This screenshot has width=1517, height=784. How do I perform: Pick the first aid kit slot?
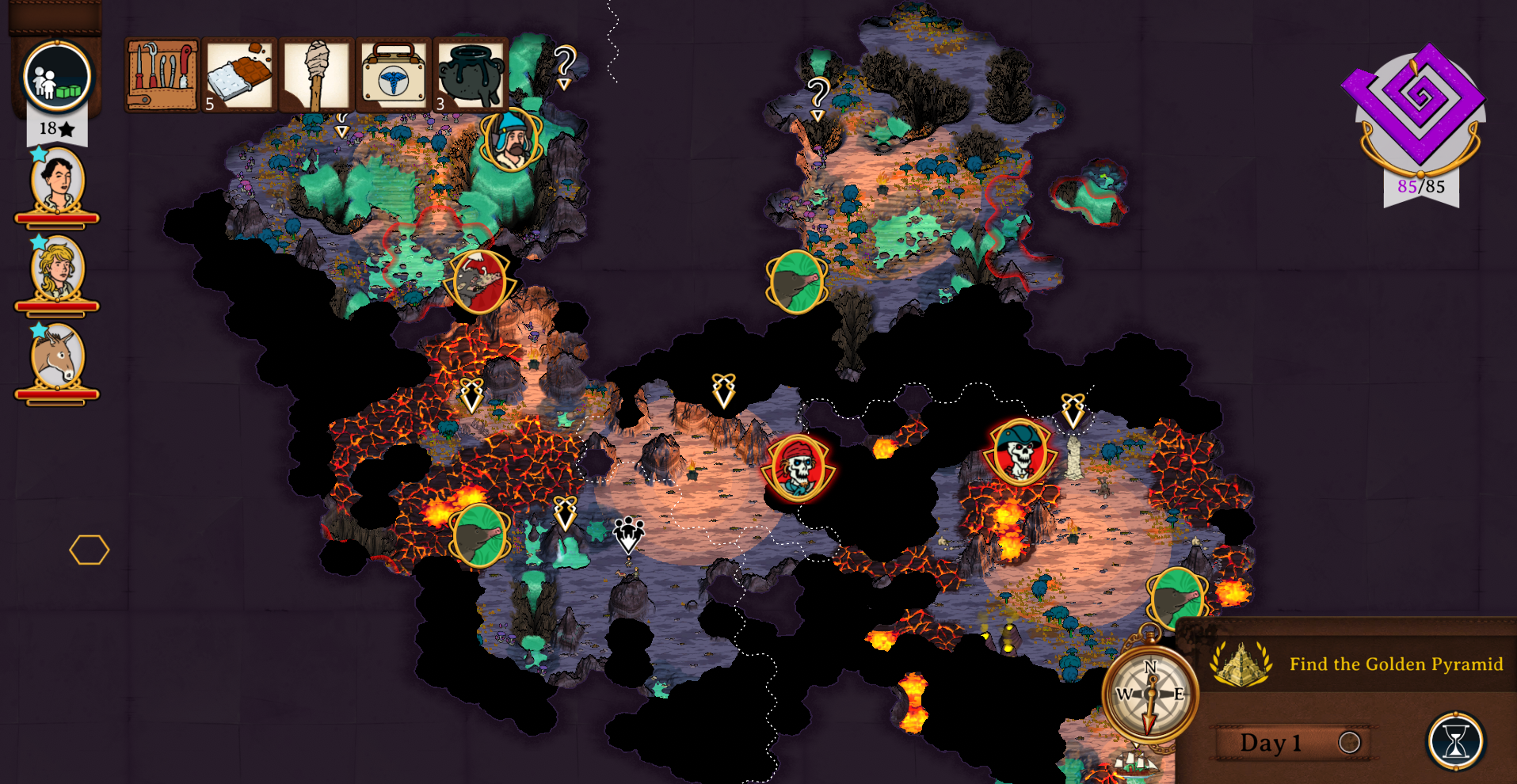(393, 75)
